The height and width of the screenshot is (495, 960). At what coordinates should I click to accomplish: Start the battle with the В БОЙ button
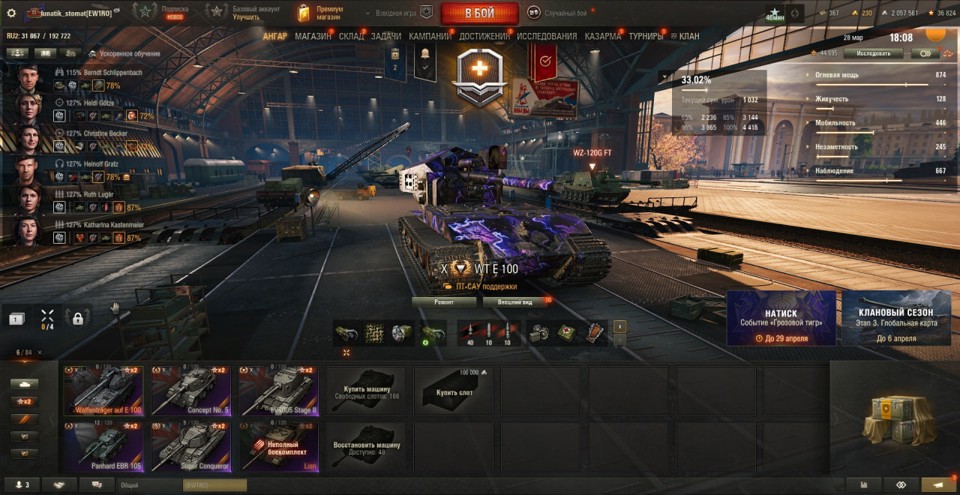(x=478, y=13)
